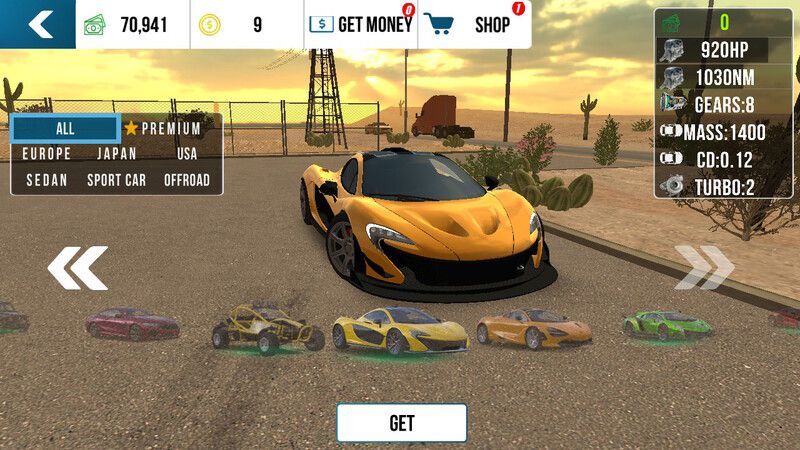Filter cars by Premium

[x=163, y=129]
